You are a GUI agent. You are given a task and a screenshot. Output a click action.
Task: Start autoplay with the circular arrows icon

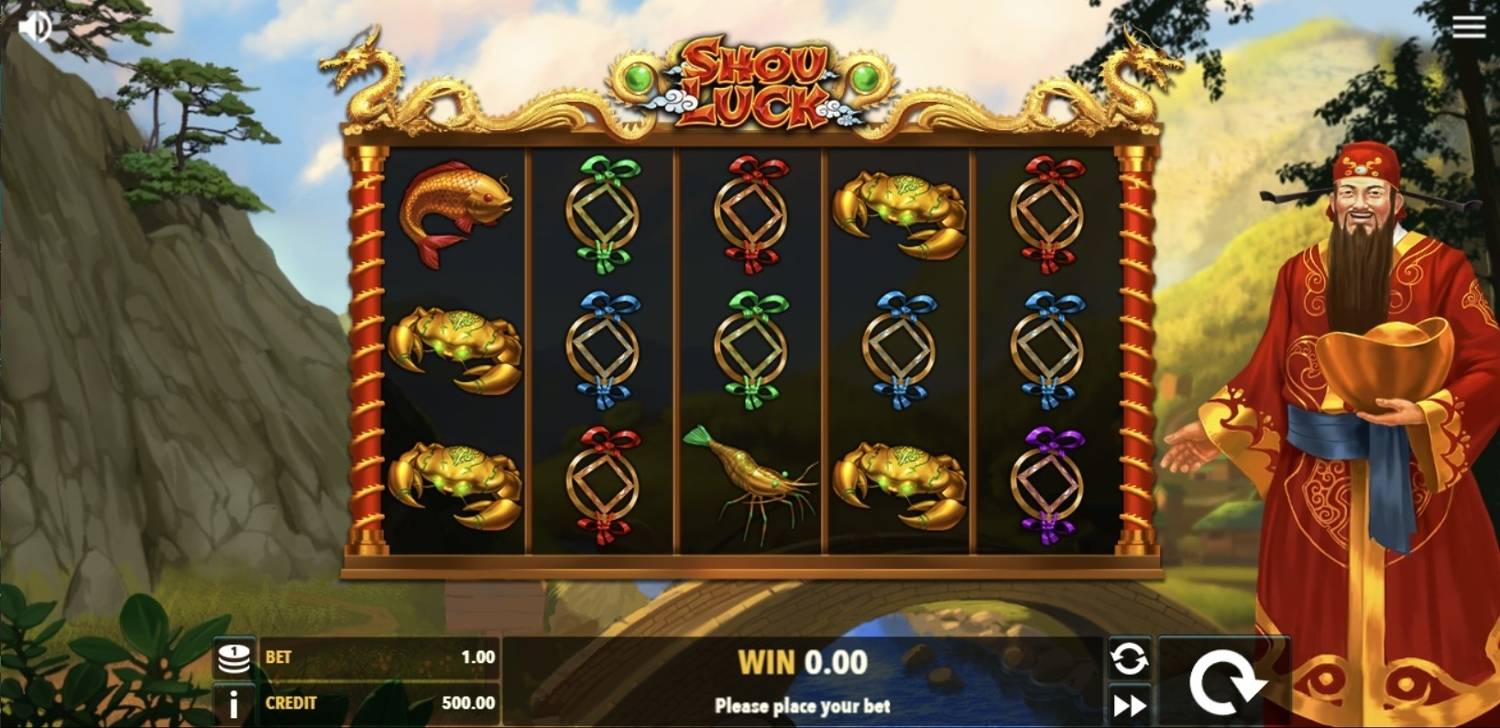[1129, 658]
